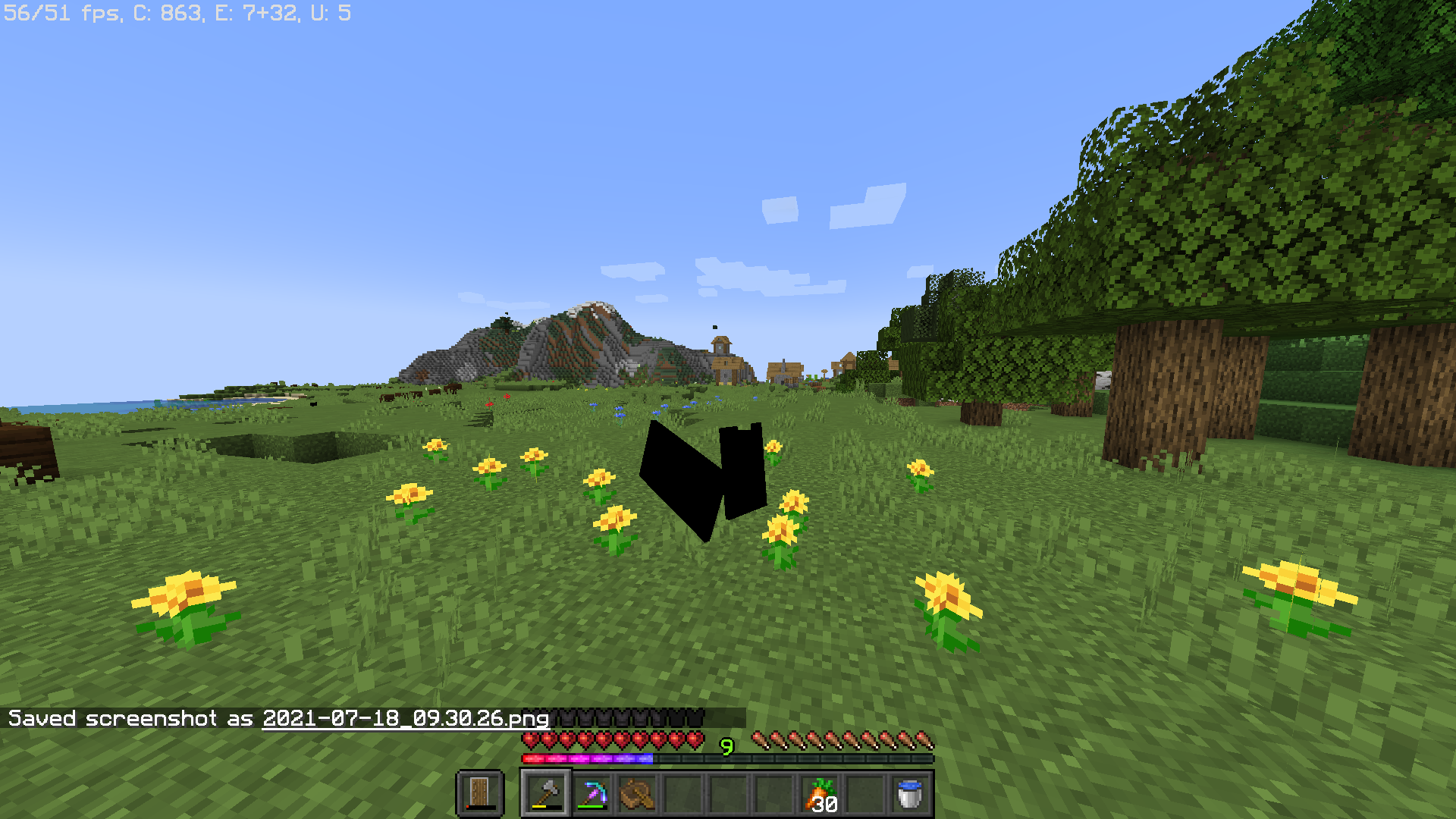Select the axe in the first hotbar slot

pyautogui.click(x=548, y=792)
